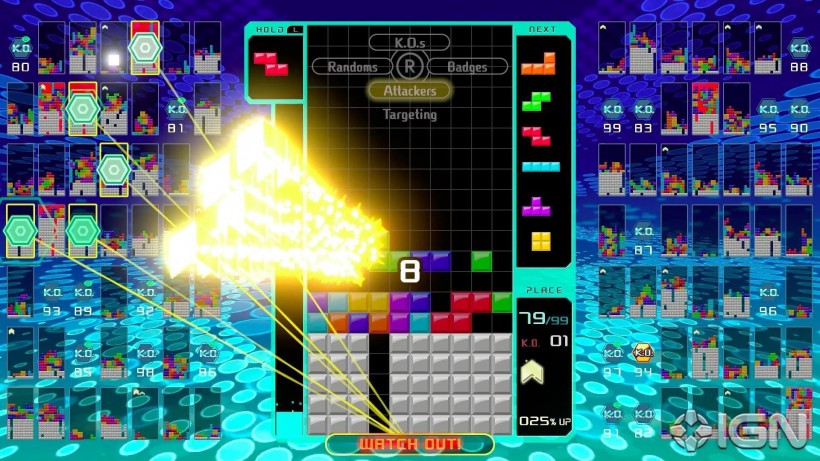Select the highlighted Attackers targeting option
Screen dimensions: 820x461
click(409, 91)
